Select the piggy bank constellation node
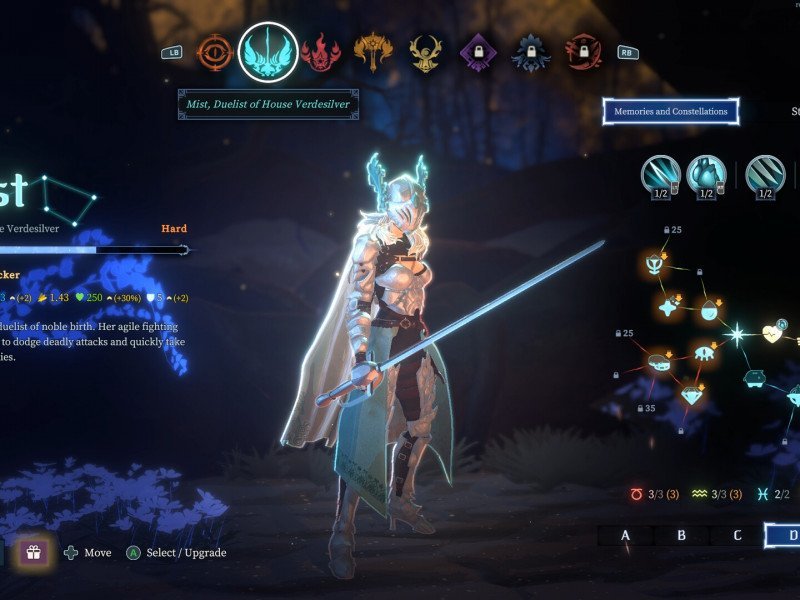 click(753, 378)
